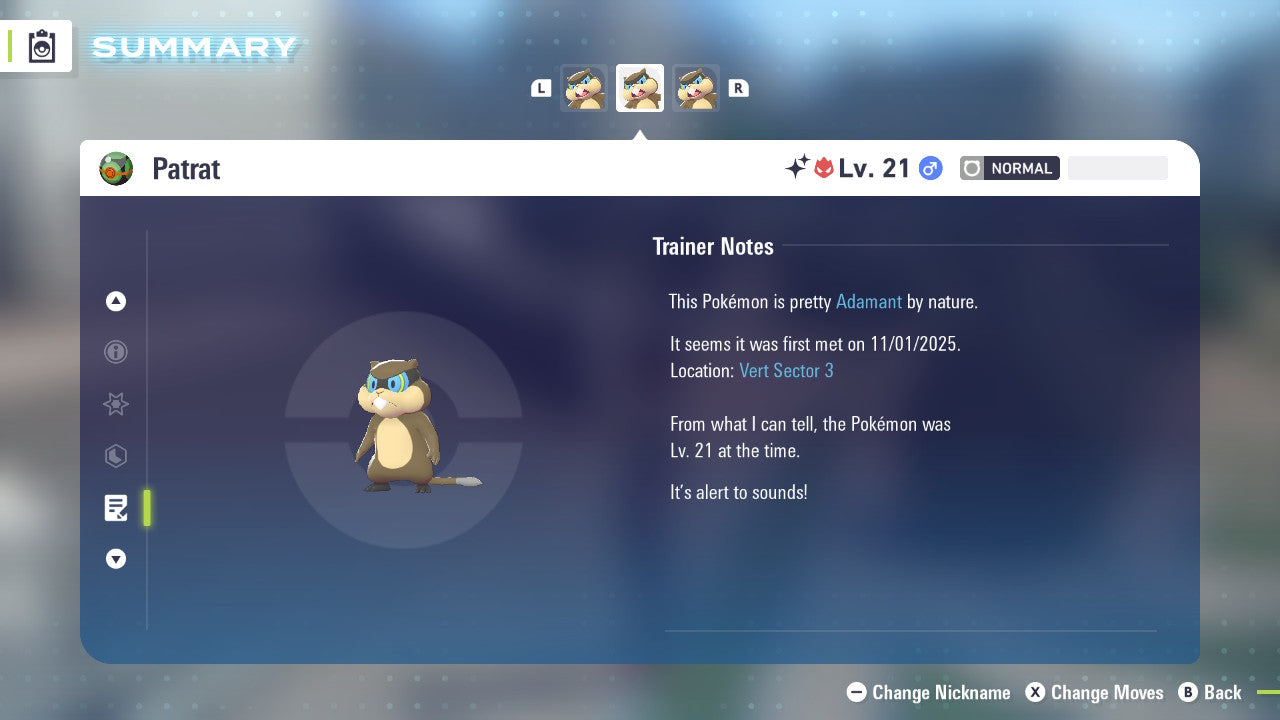Click the red mark icon next to Lv. 21
The width and height of the screenshot is (1280, 720).
coord(822,168)
